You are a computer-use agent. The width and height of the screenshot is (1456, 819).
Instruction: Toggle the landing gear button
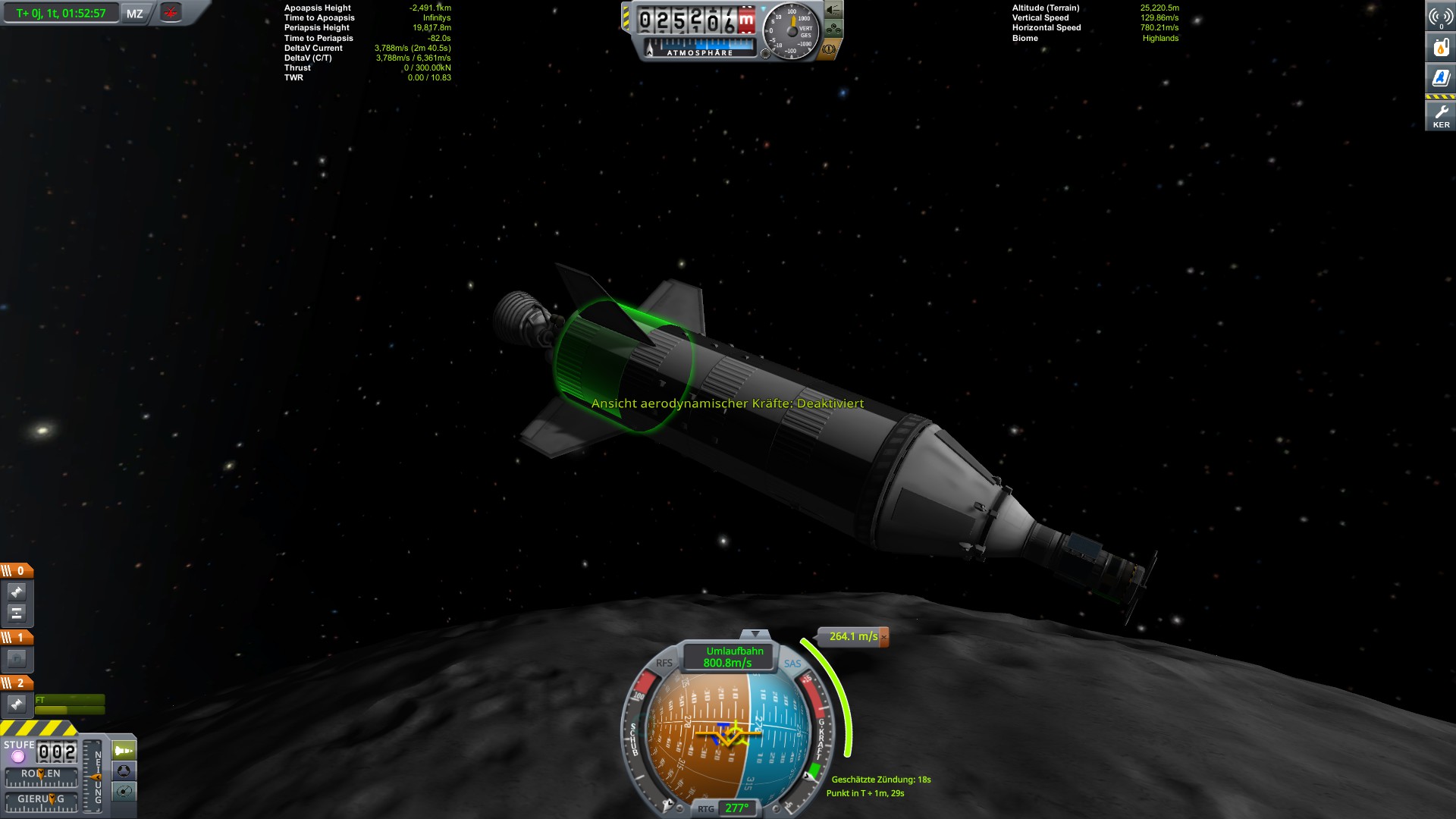pyautogui.click(x=833, y=30)
